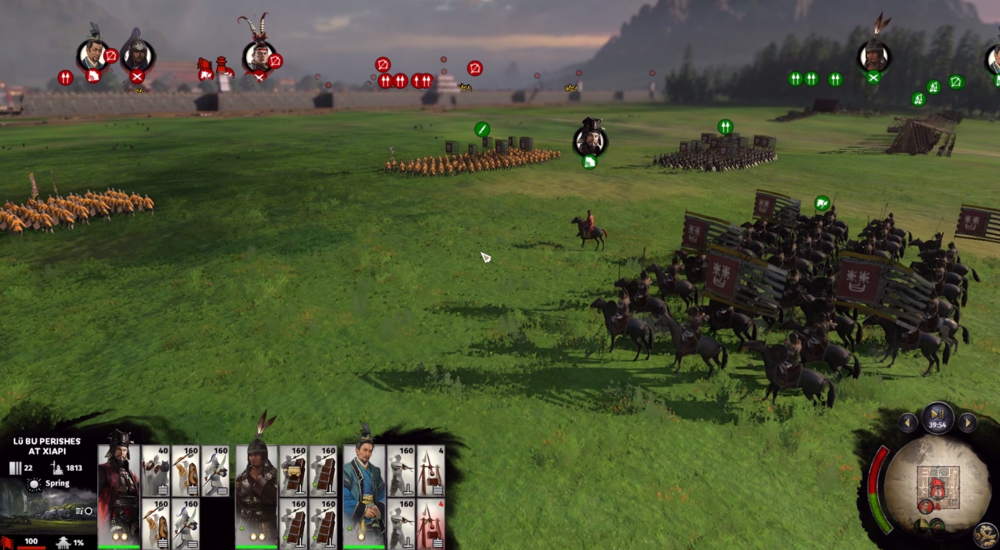
Task: Select the trebuchet unit card with 4 men
Action: (430, 470)
